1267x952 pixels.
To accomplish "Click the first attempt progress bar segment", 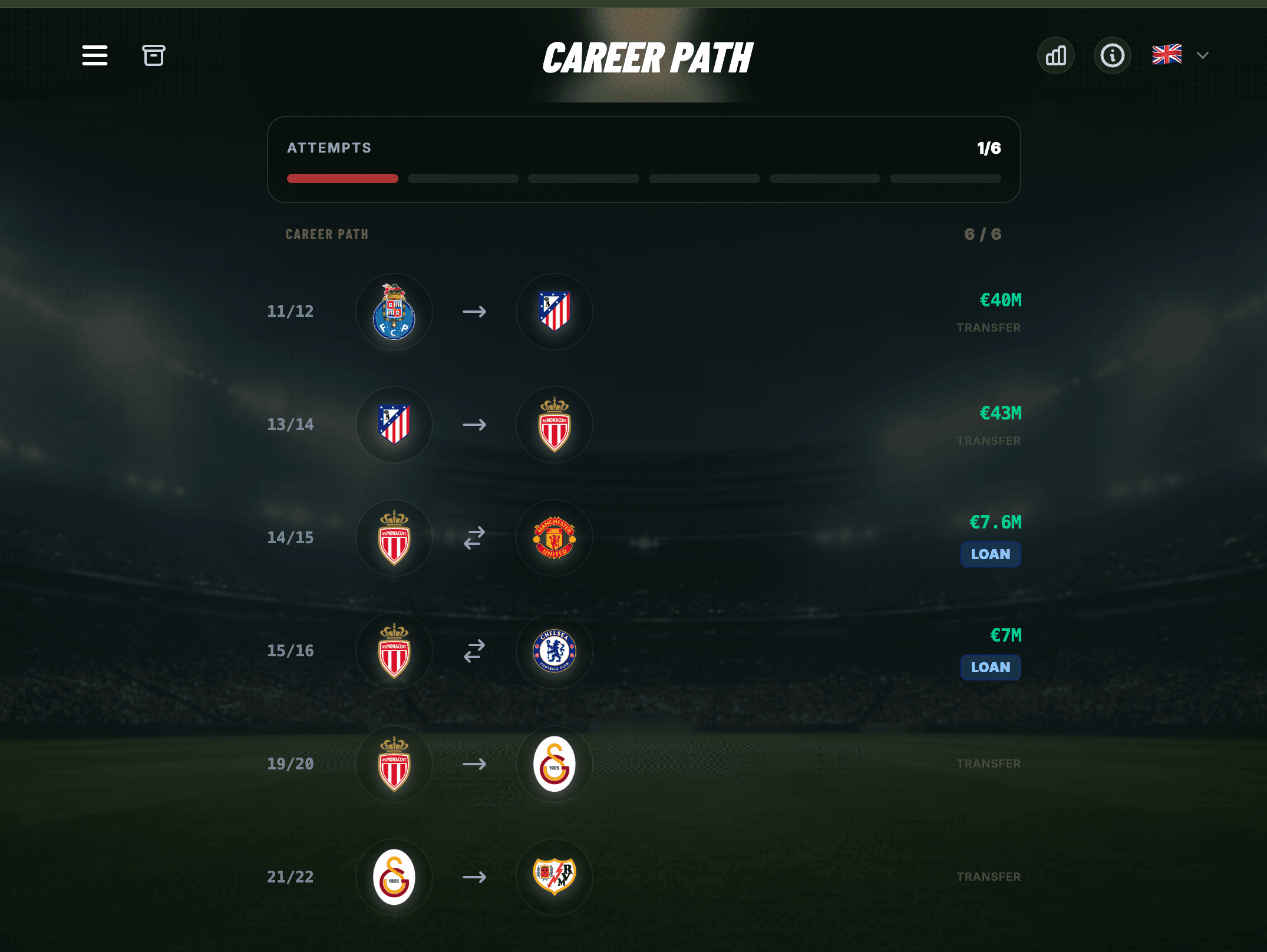I will [x=342, y=178].
